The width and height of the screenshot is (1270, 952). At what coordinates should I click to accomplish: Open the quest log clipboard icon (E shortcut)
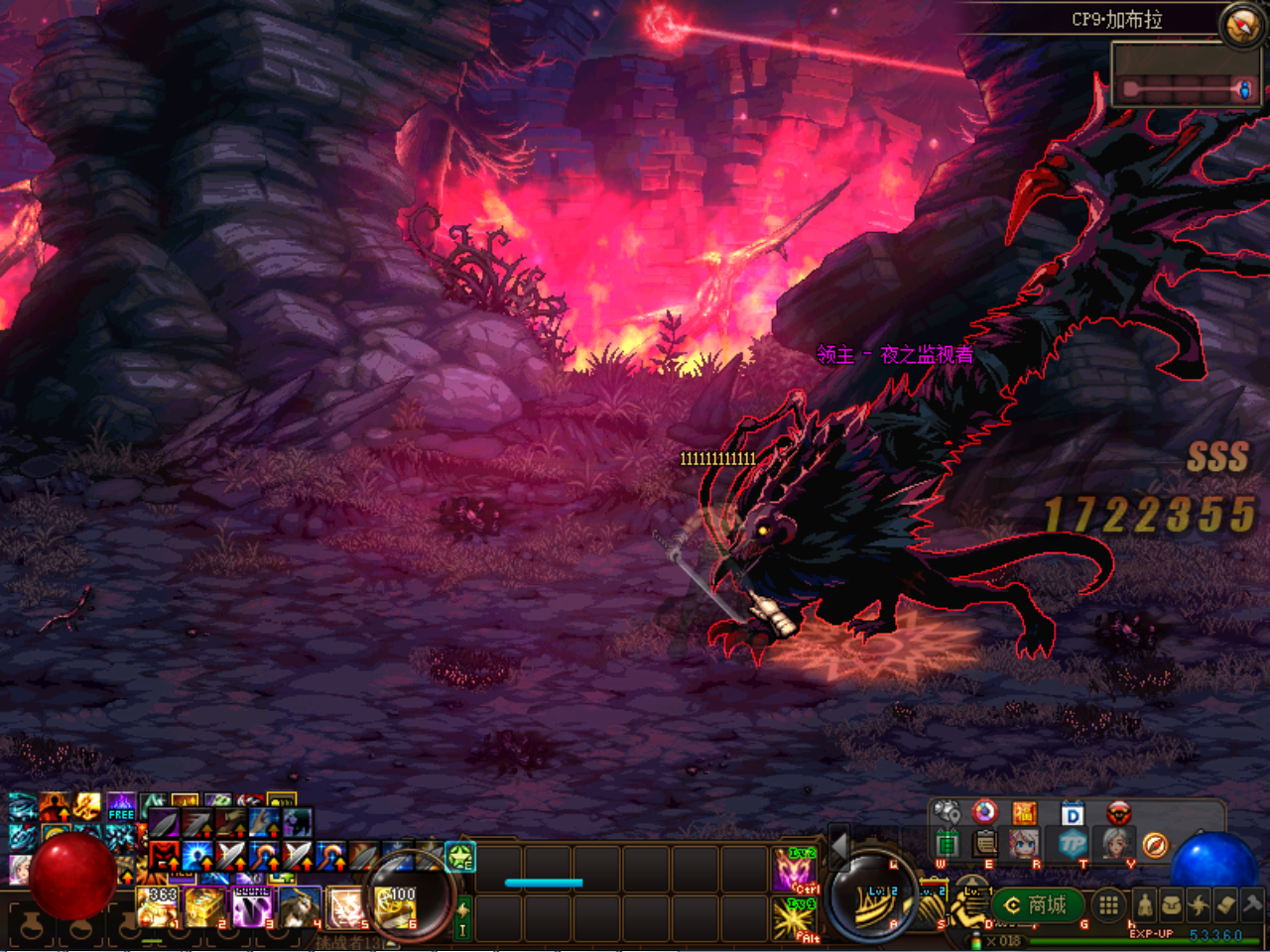(984, 844)
